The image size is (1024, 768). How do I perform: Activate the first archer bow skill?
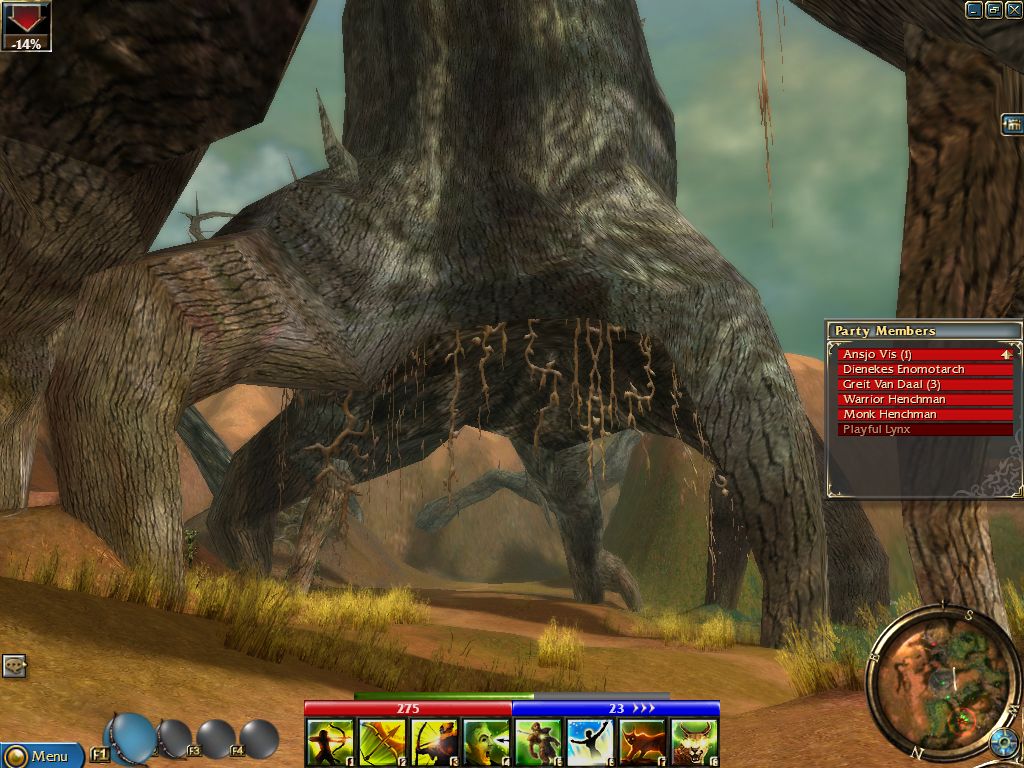pyautogui.click(x=330, y=743)
